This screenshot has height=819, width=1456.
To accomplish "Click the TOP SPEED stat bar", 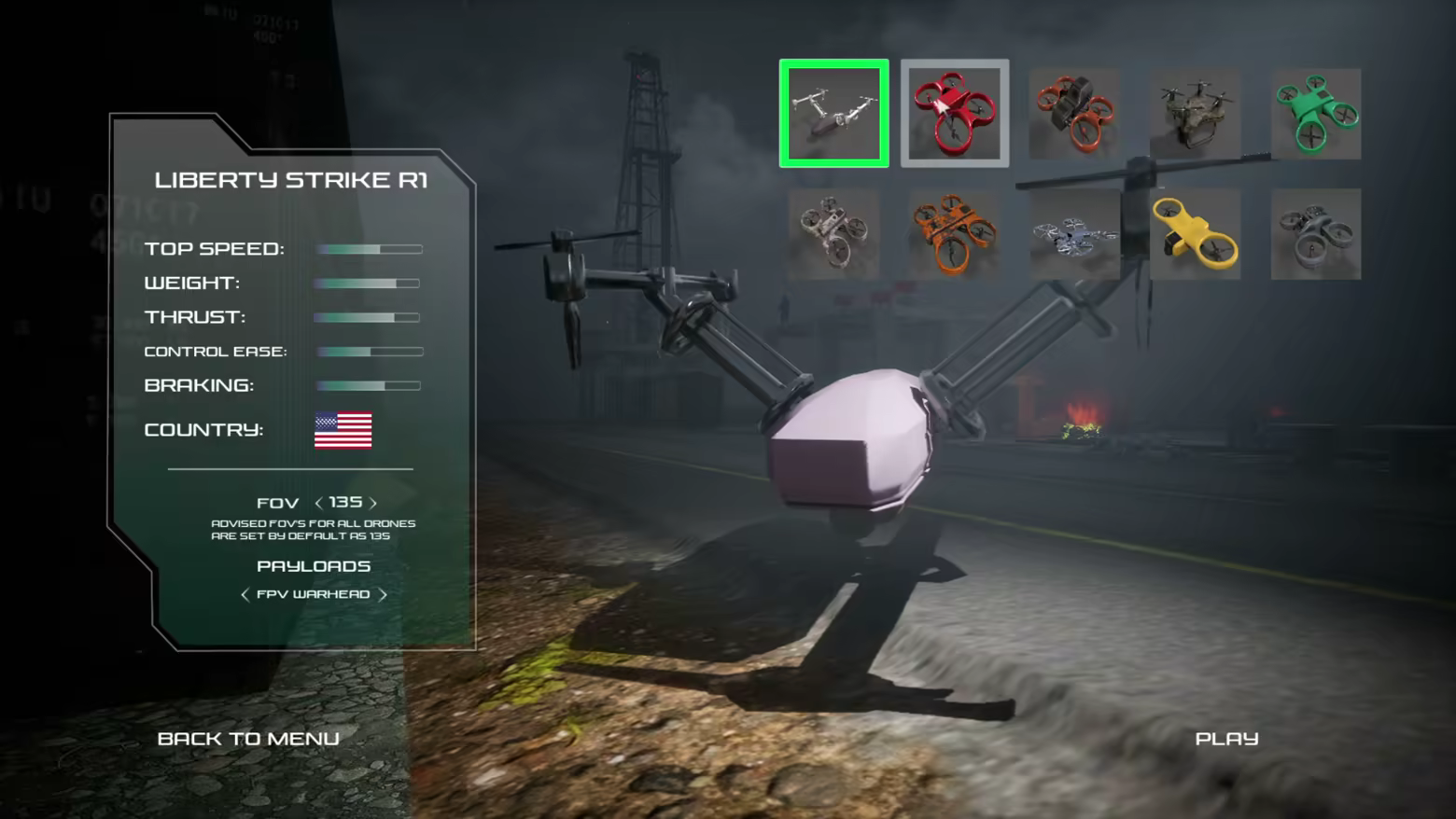I will point(369,248).
